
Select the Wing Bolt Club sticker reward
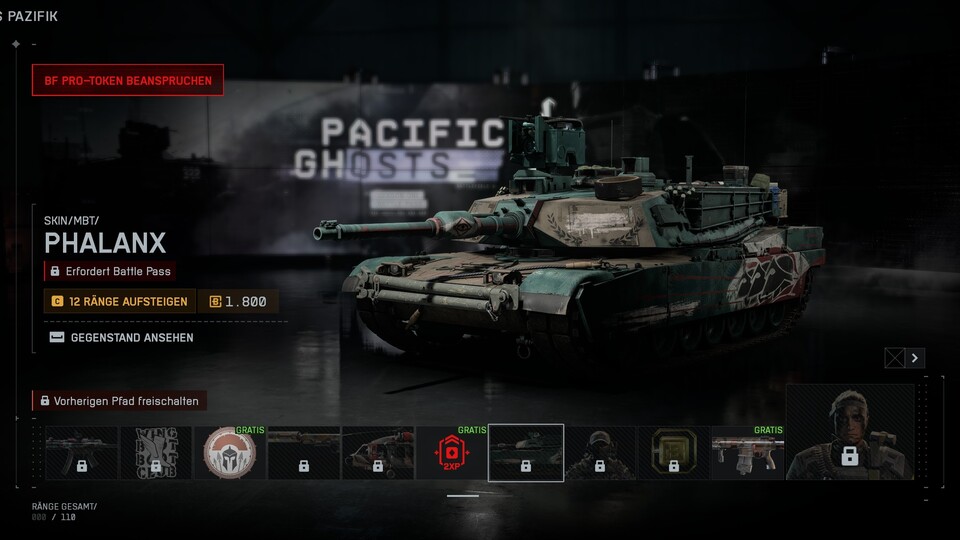coord(156,453)
